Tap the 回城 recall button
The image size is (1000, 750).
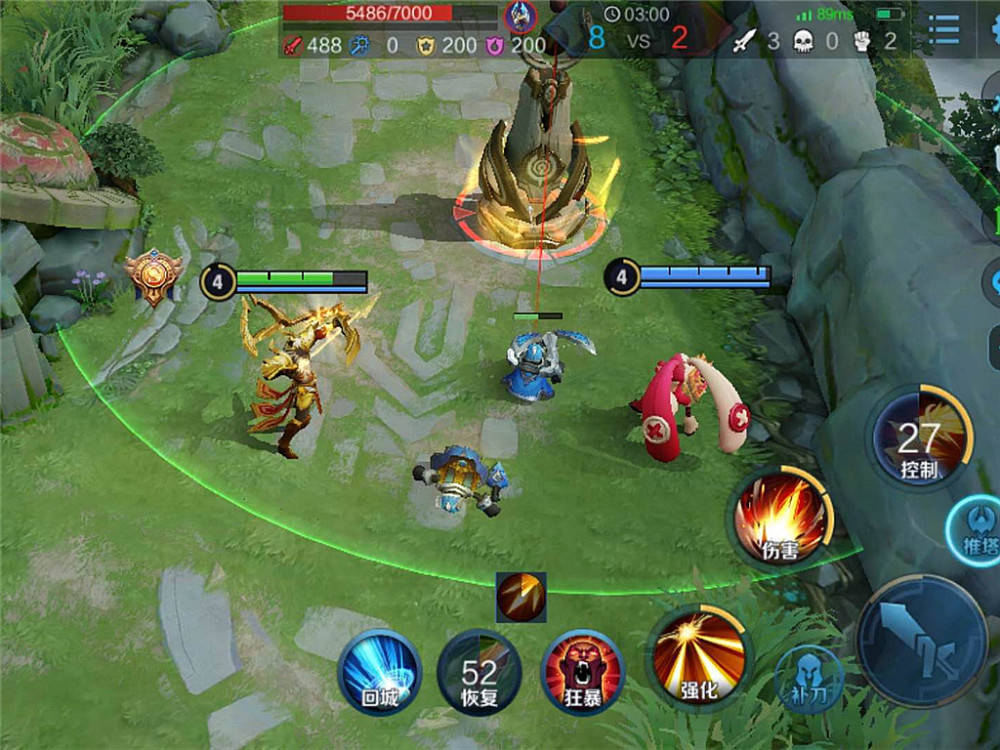(x=379, y=671)
